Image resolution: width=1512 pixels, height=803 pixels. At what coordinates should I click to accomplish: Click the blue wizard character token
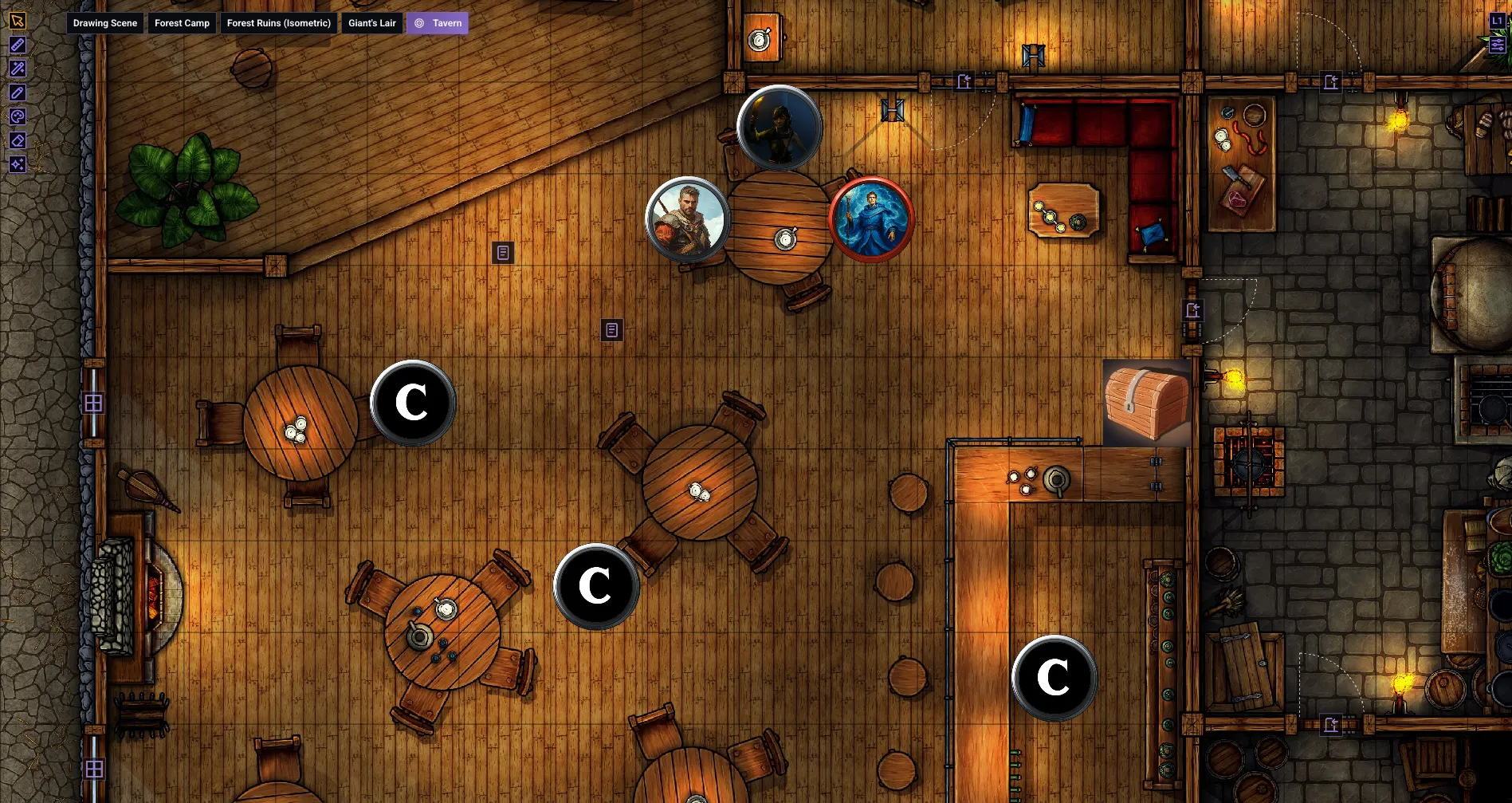pyautogui.click(x=872, y=219)
